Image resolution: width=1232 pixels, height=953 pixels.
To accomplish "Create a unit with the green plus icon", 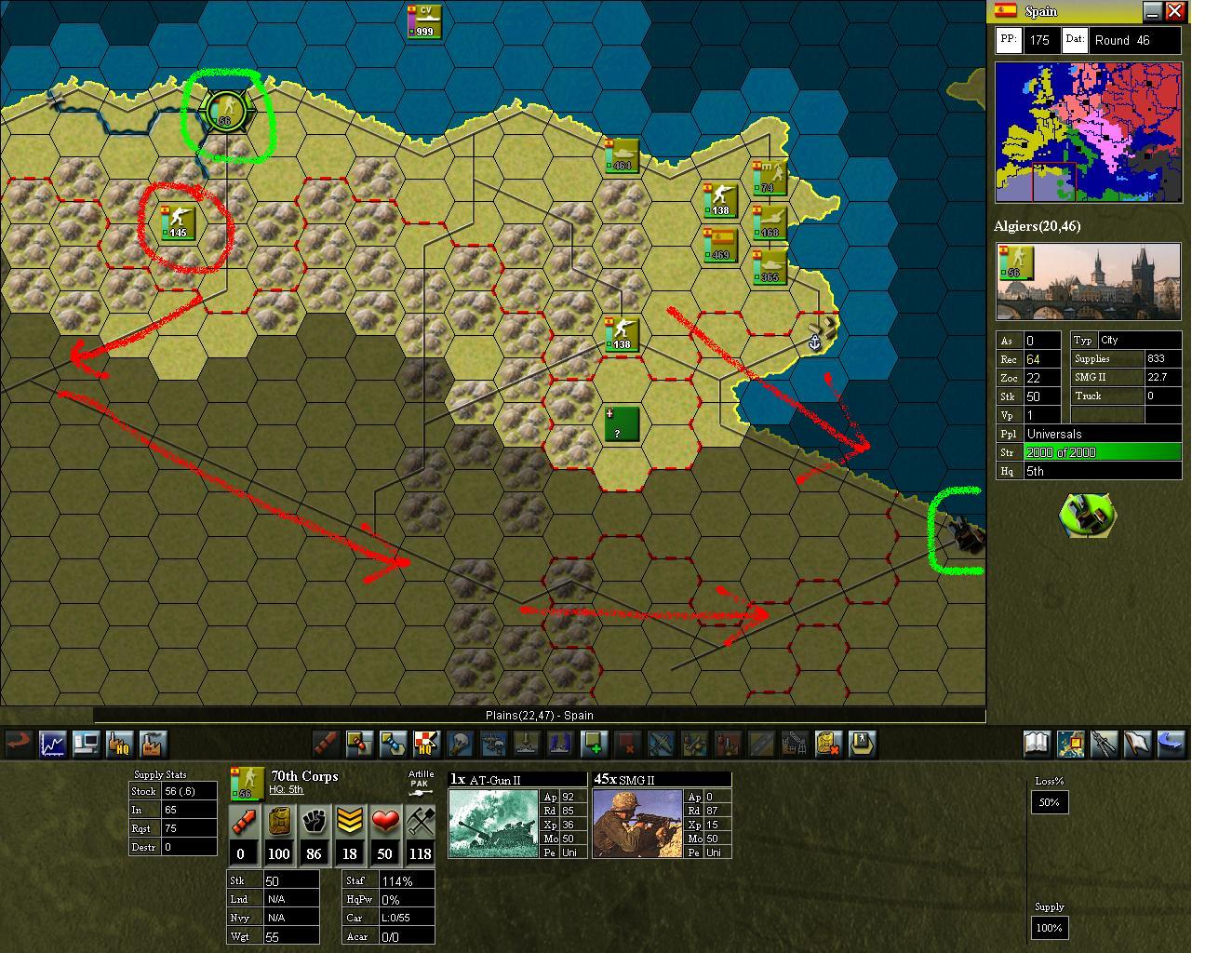I will click(x=595, y=743).
